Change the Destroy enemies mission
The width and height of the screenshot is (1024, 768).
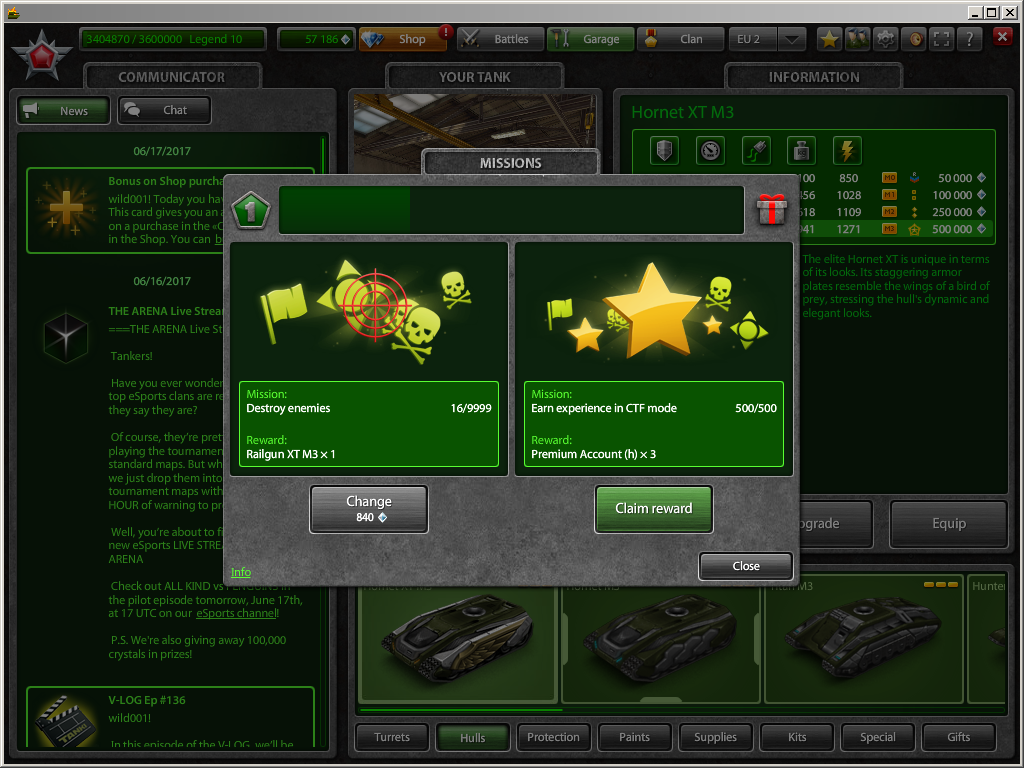tap(369, 509)
